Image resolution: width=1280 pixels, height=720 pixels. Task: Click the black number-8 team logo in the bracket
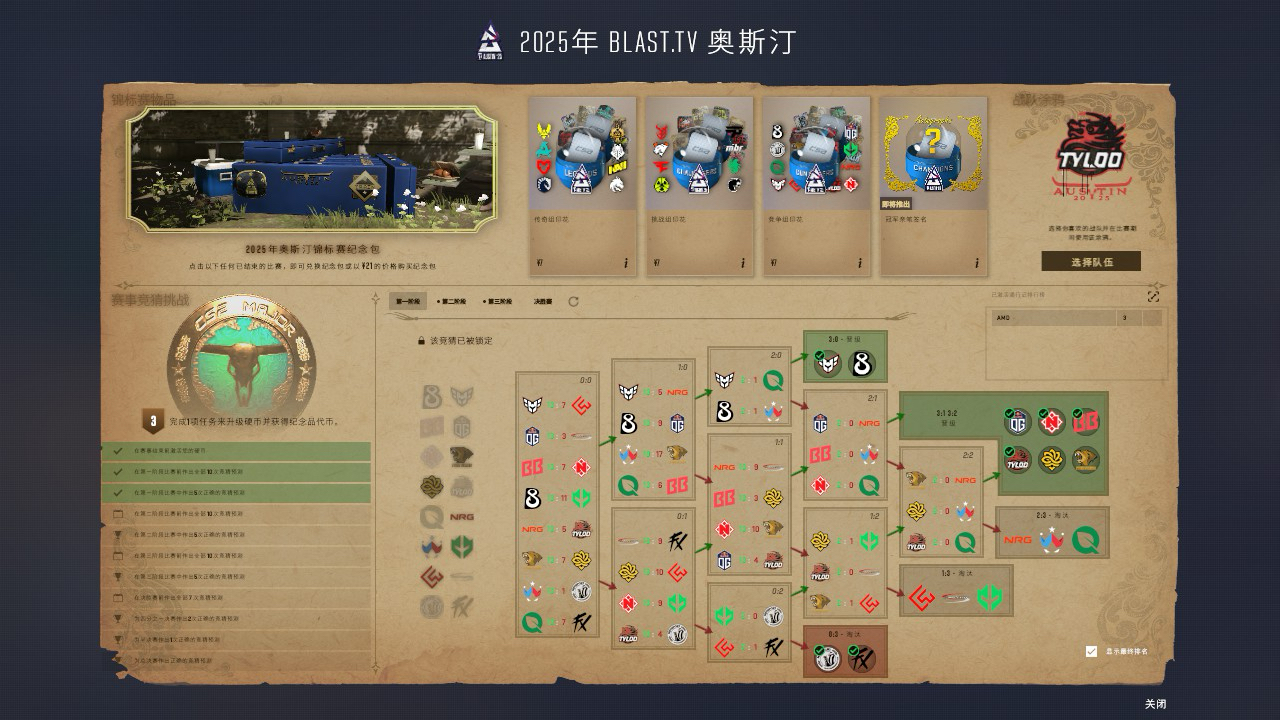pyautogui.click(x=531, y=497)
